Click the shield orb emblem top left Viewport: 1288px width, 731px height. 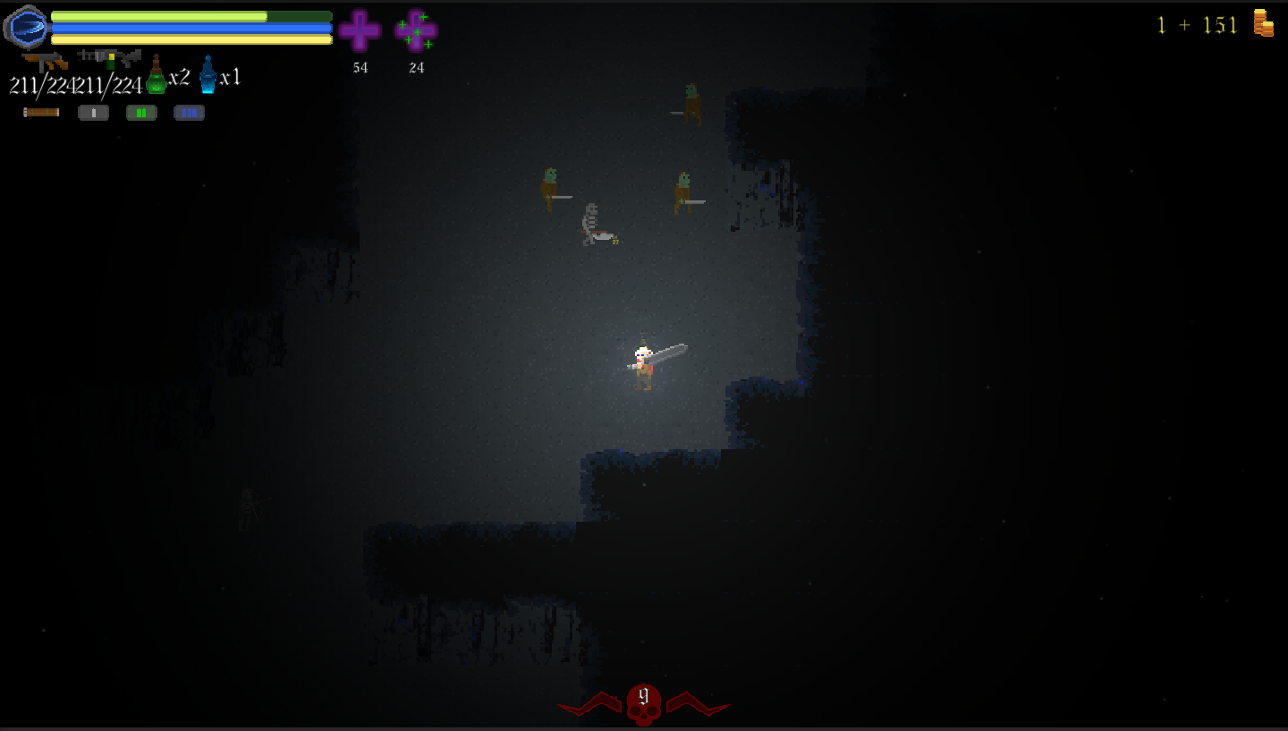tap(26, 27)
